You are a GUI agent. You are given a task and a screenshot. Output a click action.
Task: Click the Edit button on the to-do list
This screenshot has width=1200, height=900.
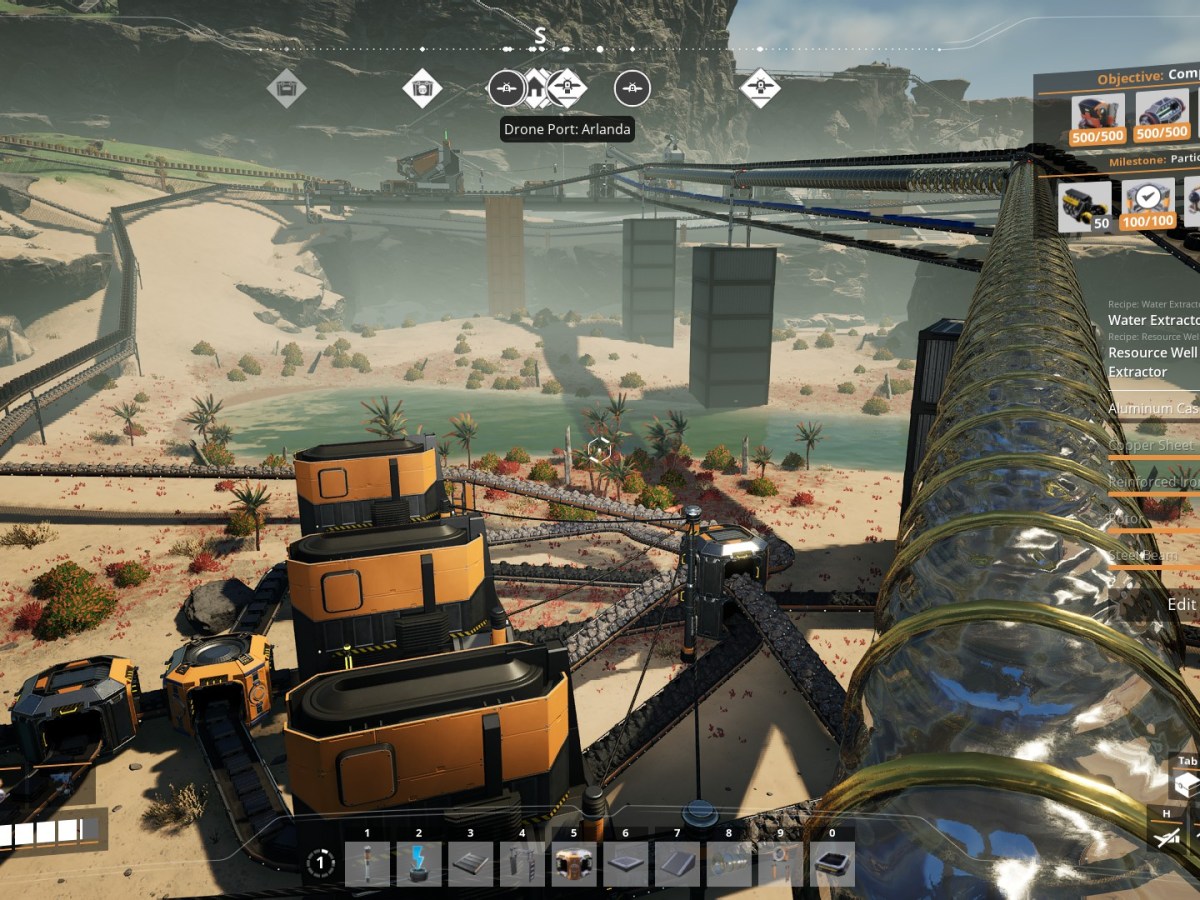1181,604
